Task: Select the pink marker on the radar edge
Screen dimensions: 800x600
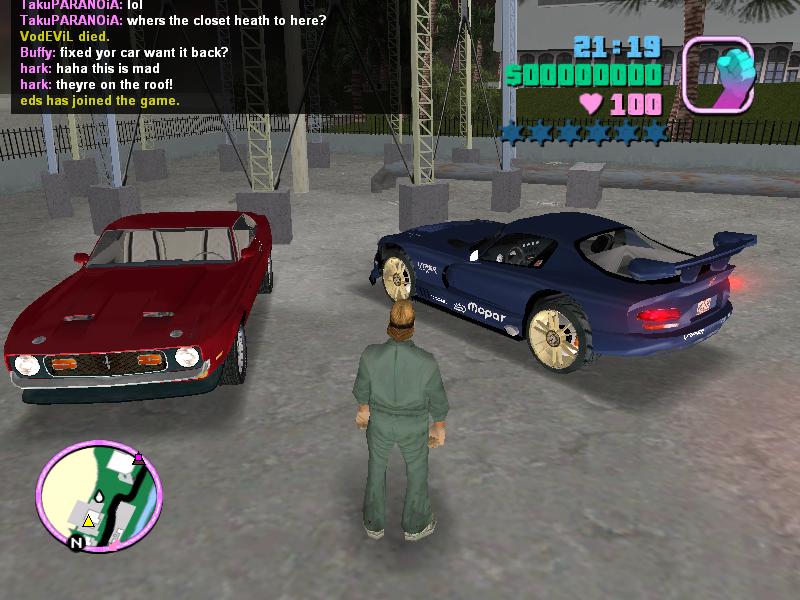Action: tap(138, 458)
